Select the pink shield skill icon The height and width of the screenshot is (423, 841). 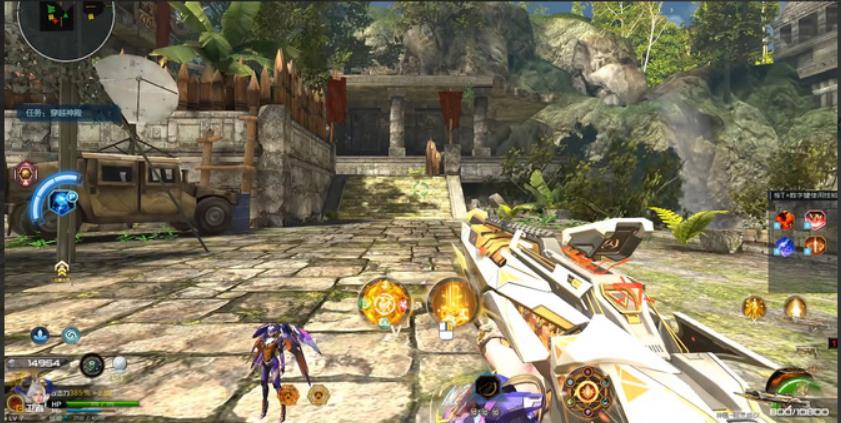[816, 220]
